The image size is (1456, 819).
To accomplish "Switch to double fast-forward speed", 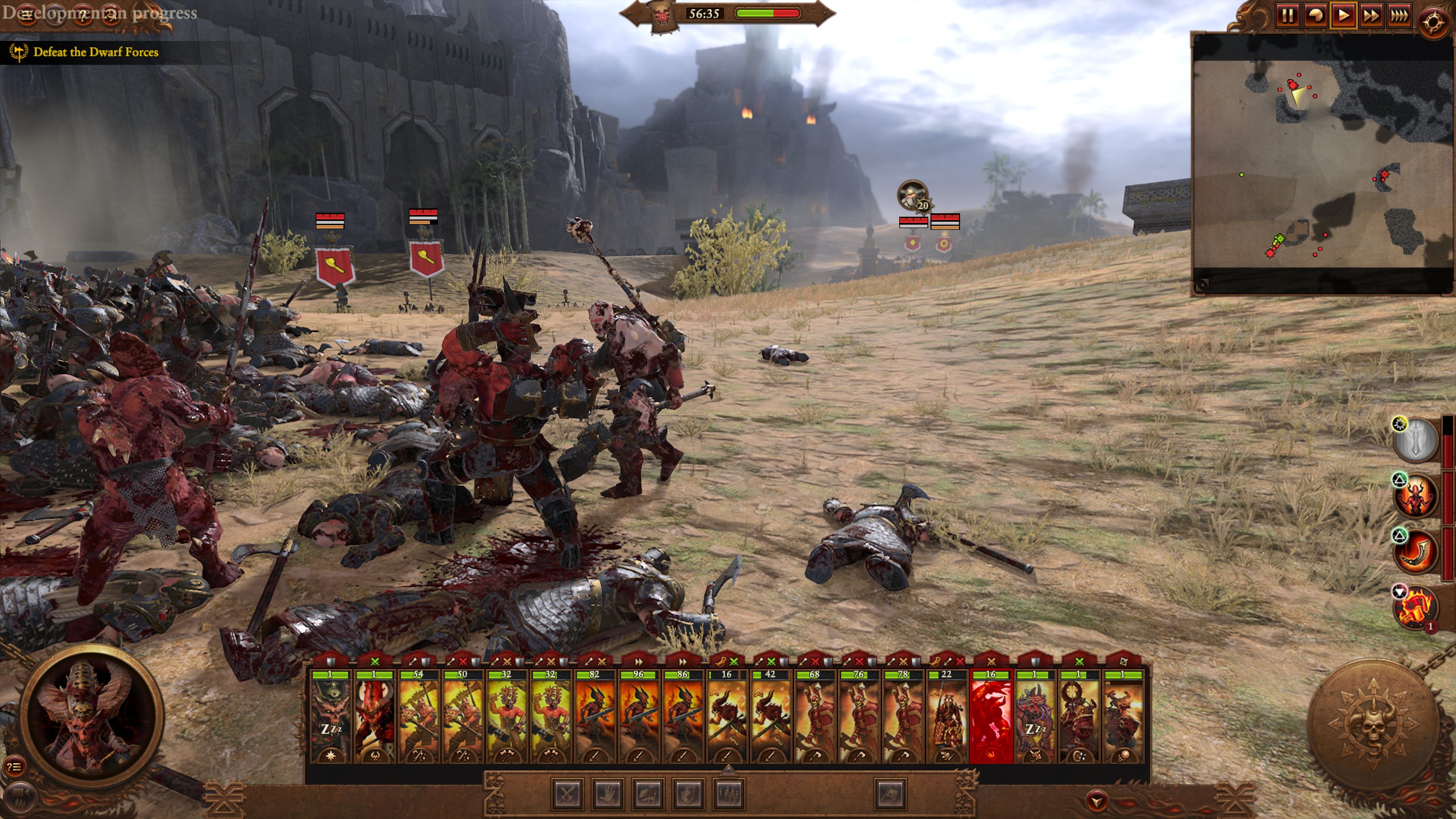I will pyautogui.click(x=1371, y=15).
